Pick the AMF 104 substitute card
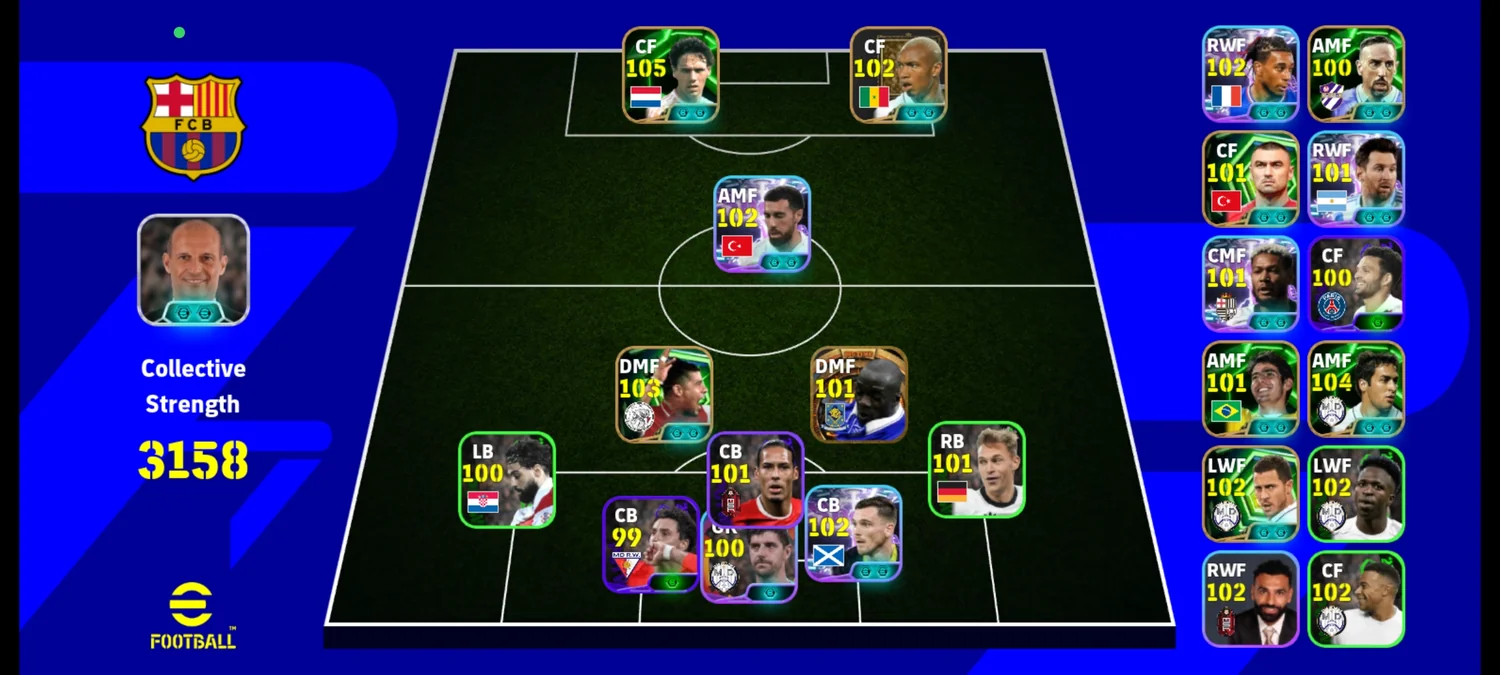1500x675 pixels. 1356,389
